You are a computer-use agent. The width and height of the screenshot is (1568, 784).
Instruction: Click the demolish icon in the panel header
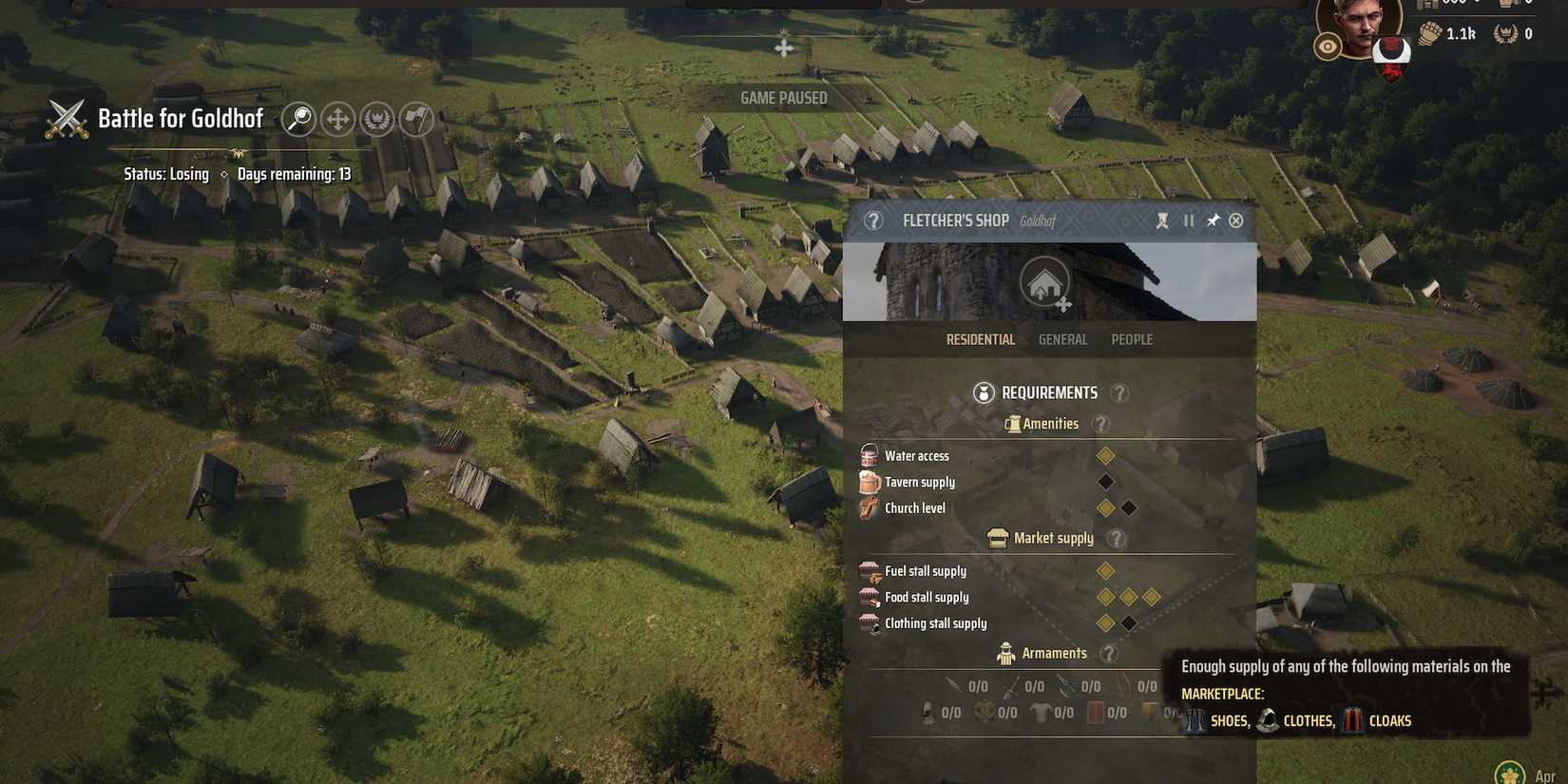[1162, 220]
